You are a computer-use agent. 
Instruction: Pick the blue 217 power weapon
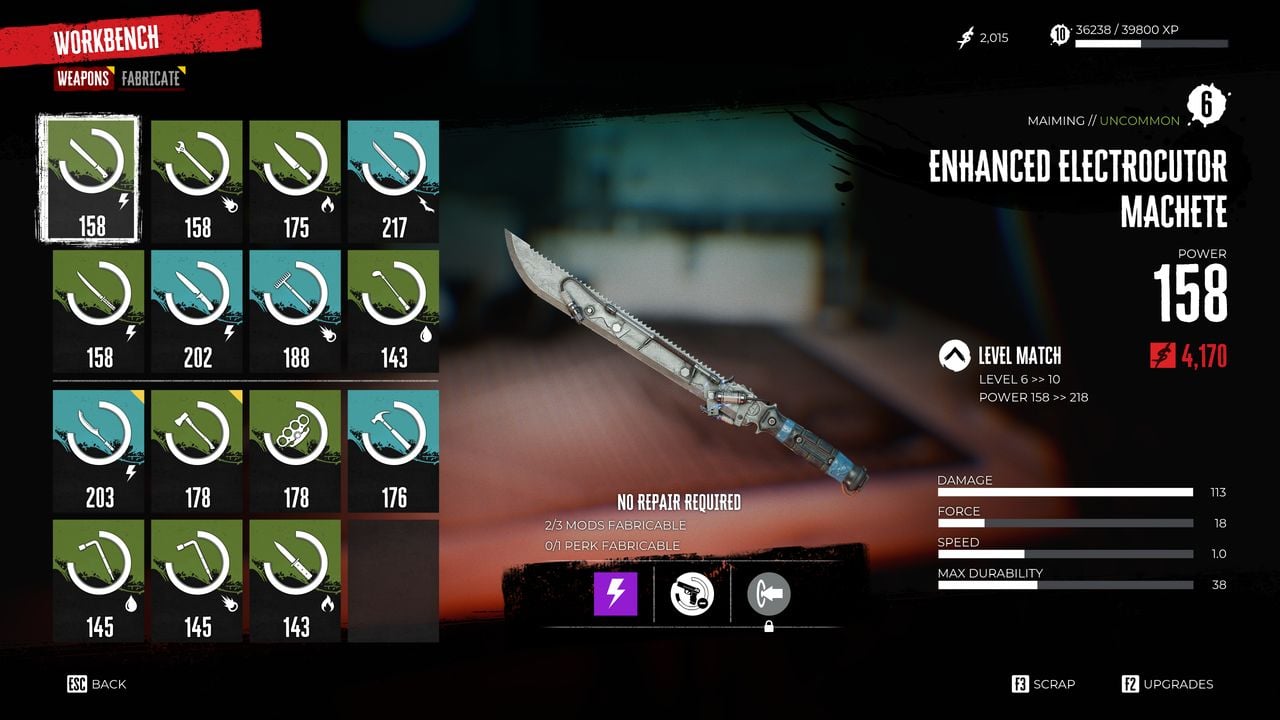(393, 181)
